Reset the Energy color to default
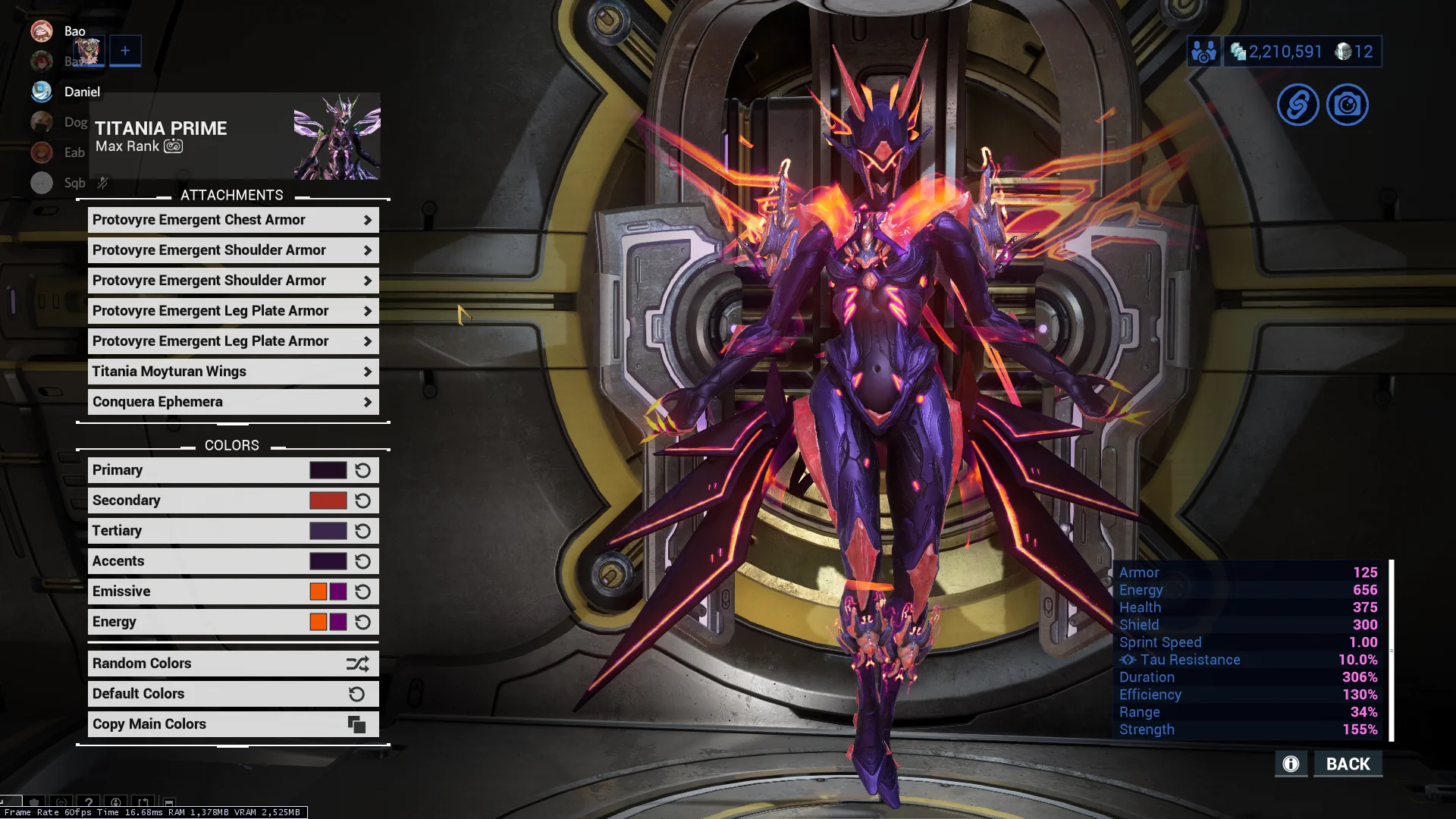The image size is (1456, 819). 363,622
